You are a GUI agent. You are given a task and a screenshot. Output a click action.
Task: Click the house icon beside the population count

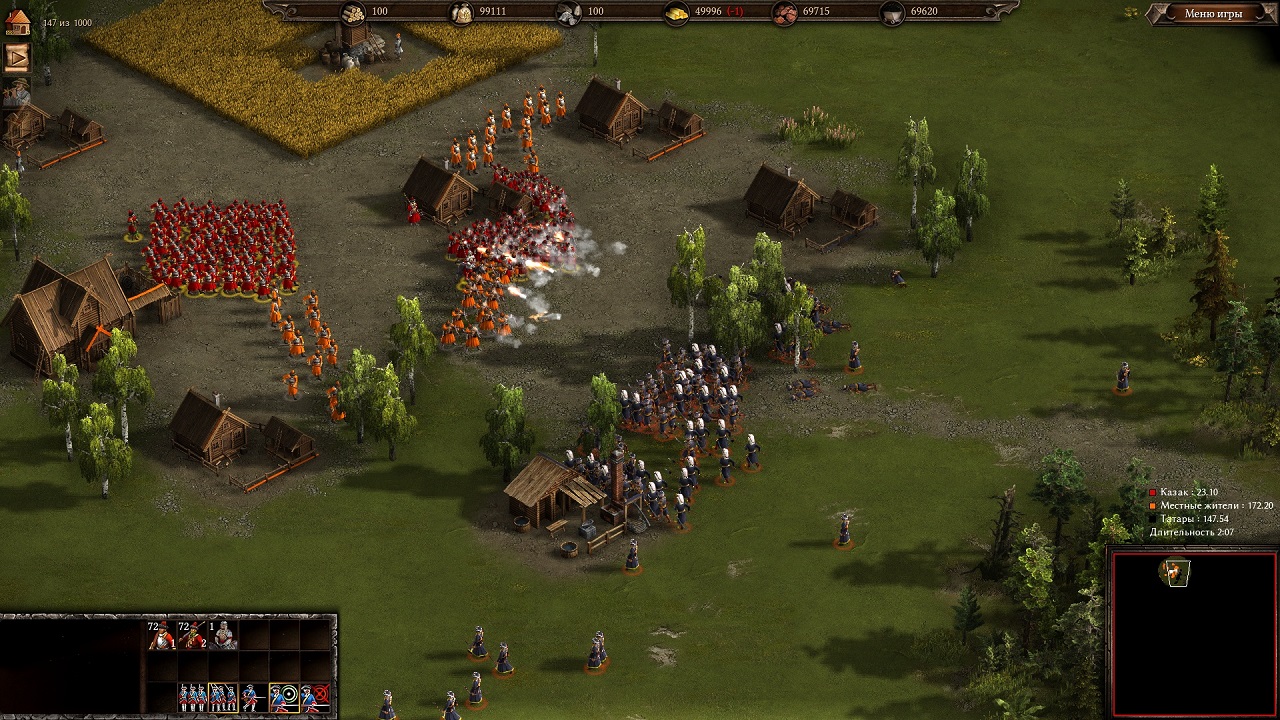point(17,22)
